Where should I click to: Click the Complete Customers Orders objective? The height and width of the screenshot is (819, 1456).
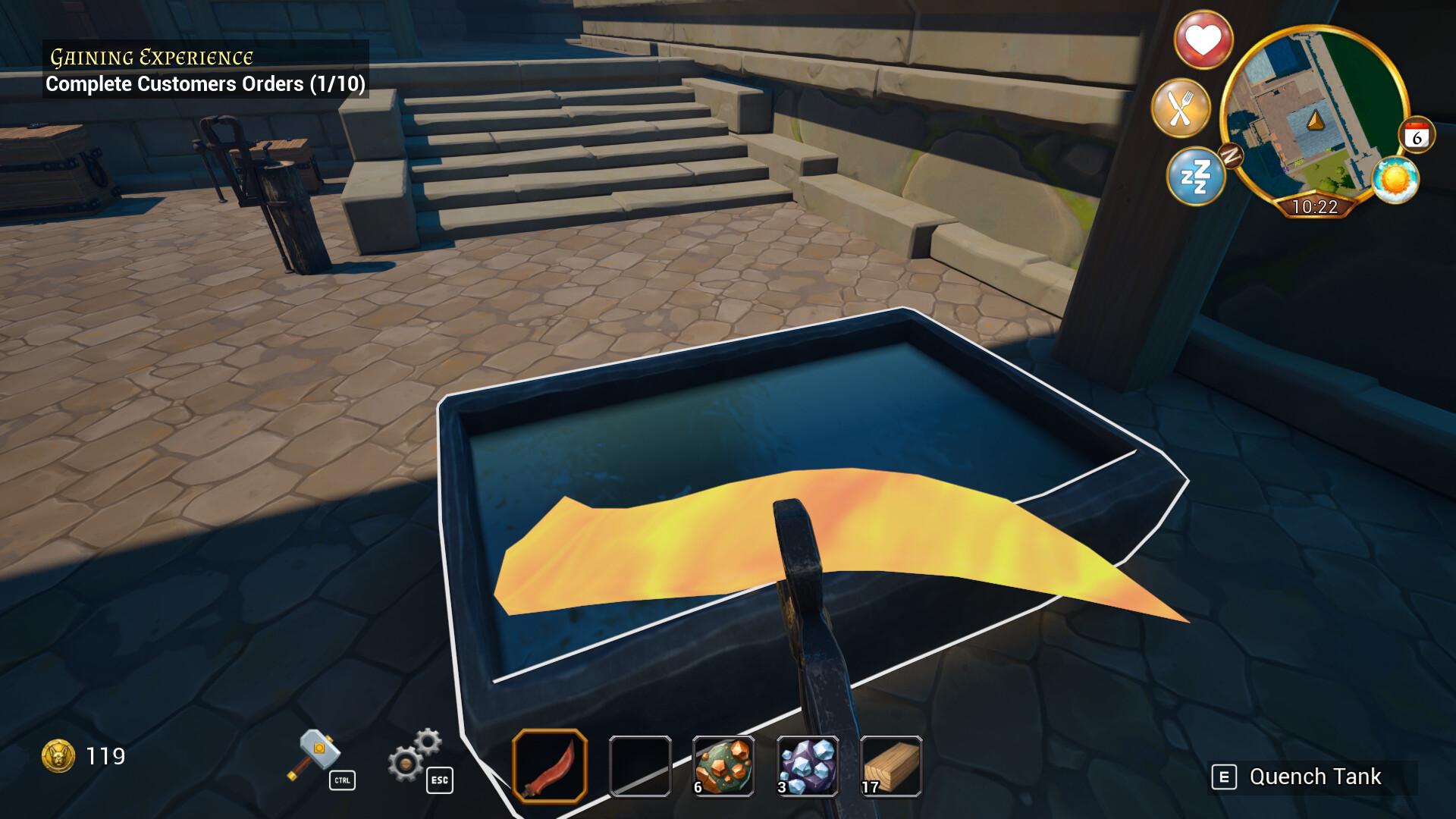coord(205,85)
